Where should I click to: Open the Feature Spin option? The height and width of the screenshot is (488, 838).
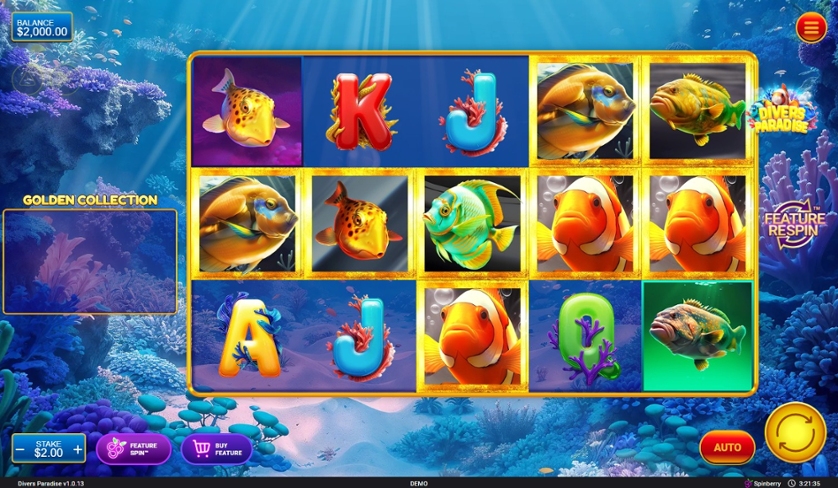133,448
